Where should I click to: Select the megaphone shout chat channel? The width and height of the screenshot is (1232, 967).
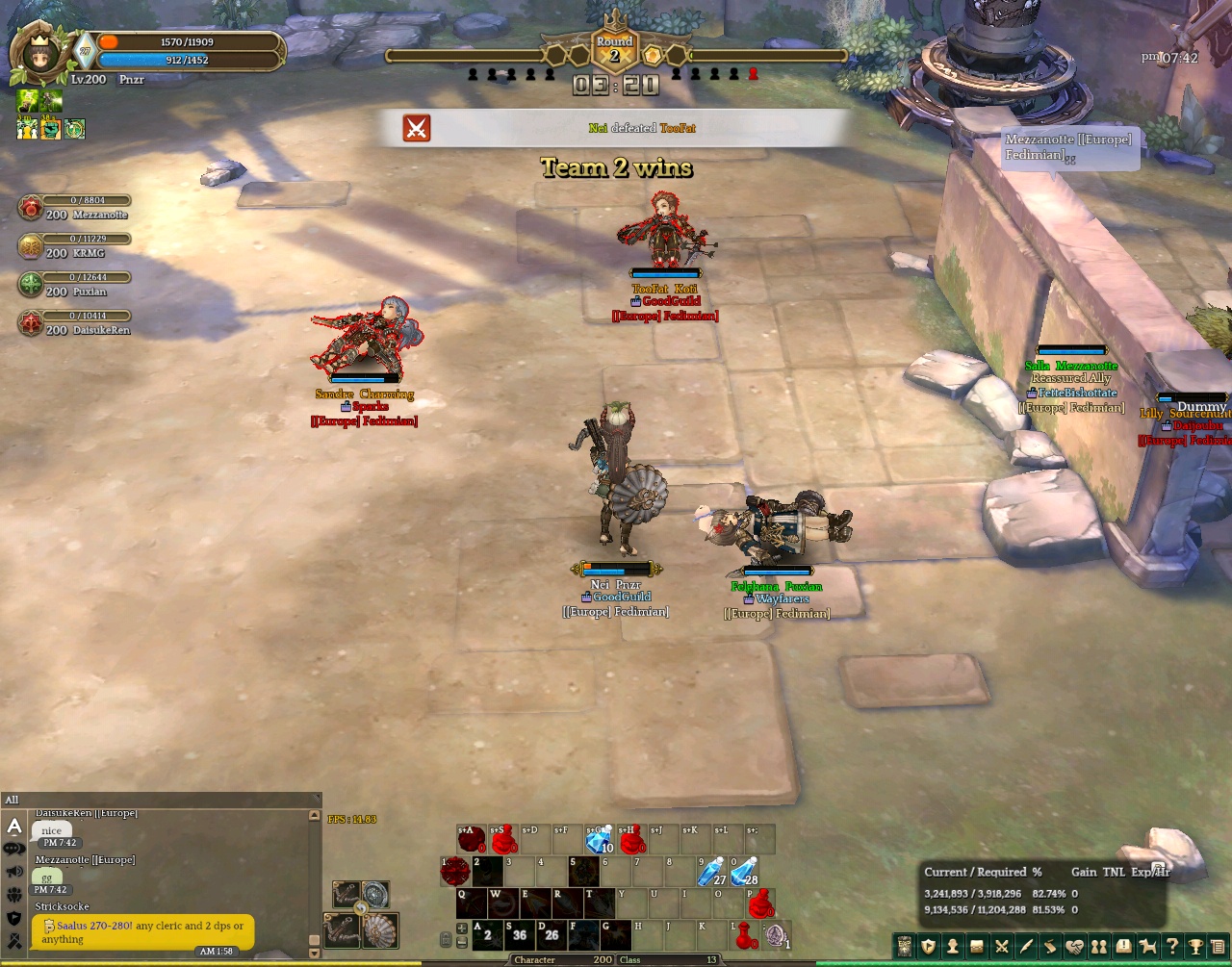point(14,872)
